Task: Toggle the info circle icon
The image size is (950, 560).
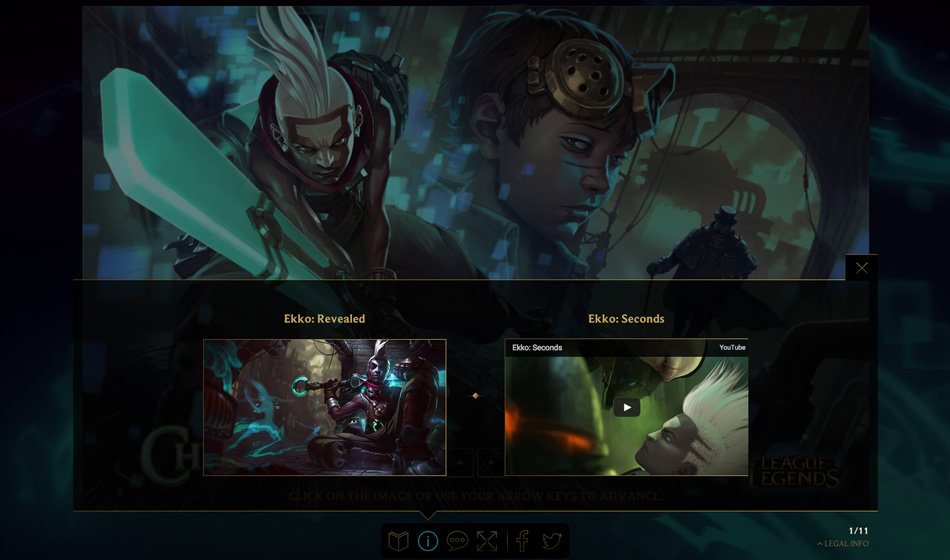Action: pos(428,541)
